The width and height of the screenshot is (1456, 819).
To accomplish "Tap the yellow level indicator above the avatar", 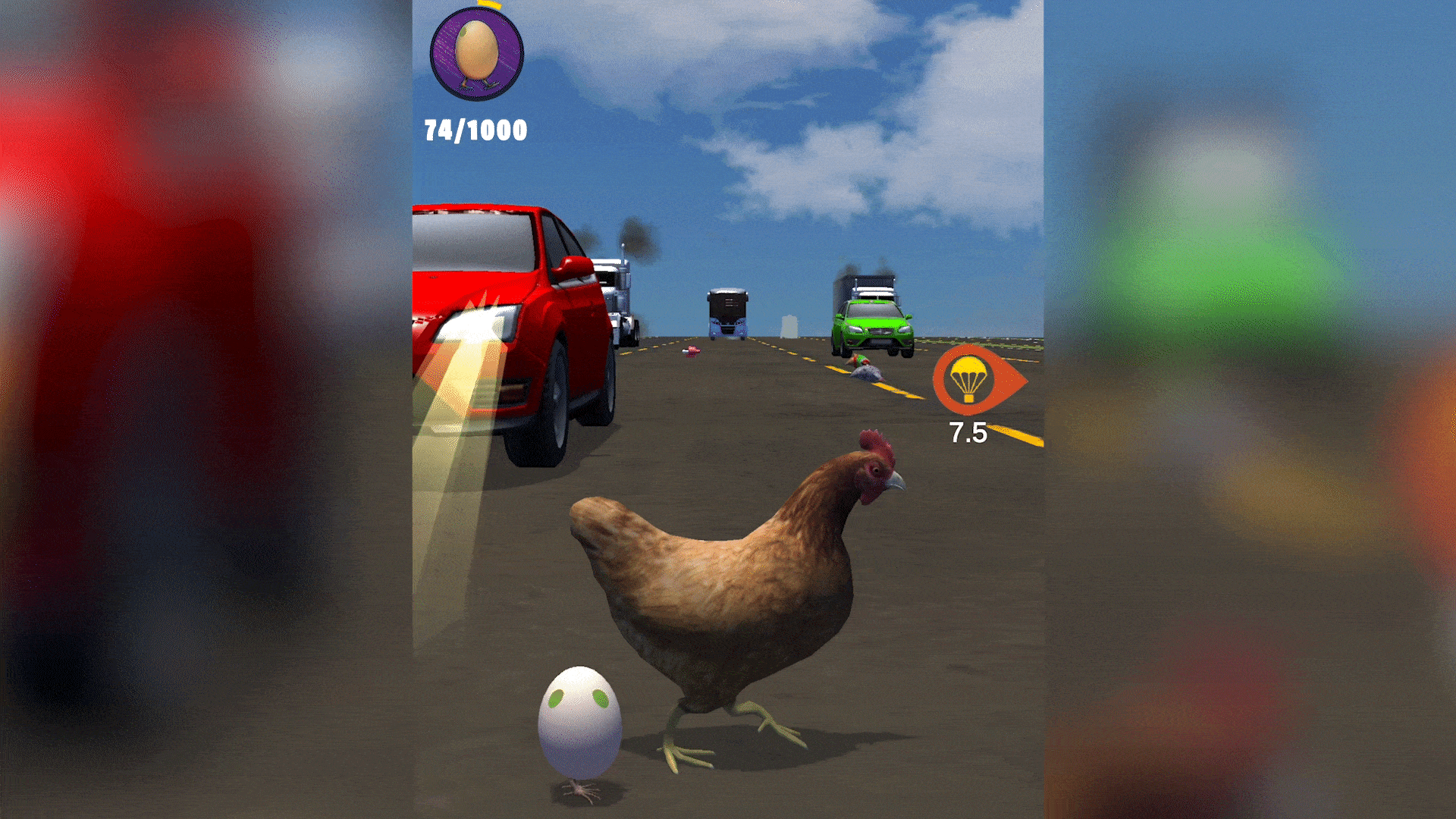I will [x=490, y=4].
